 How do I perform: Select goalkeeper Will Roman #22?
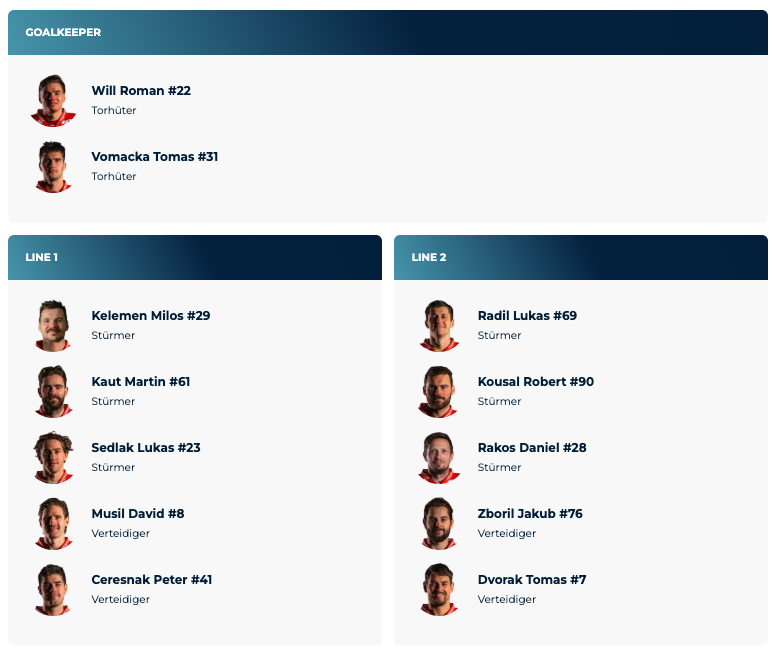pyautogui.click(x=141, y=91)
